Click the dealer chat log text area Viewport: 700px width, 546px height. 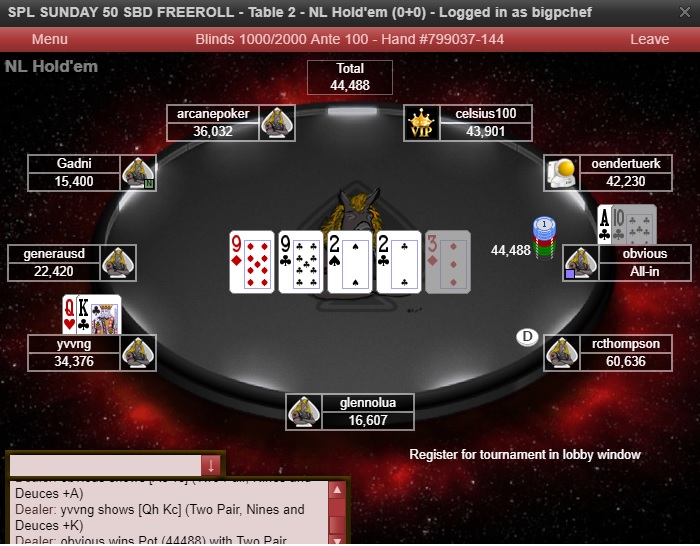168,512
